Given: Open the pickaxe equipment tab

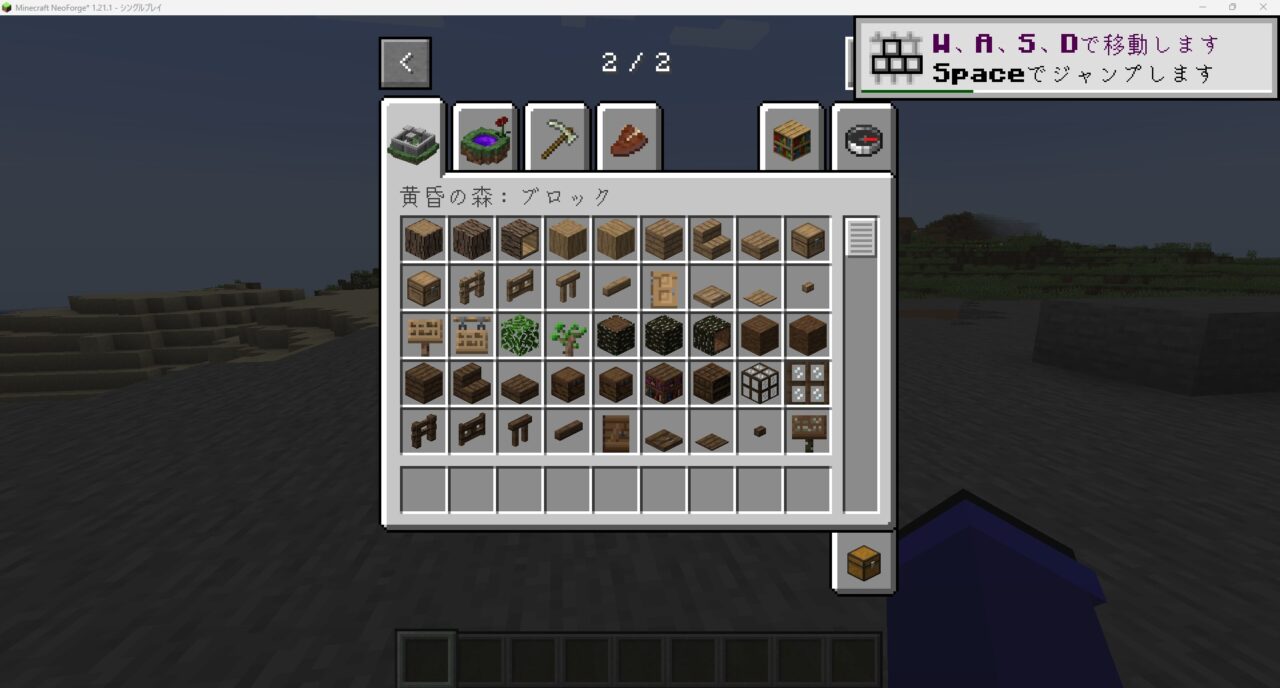Looking at the screenshot, I should [x=557, y=141].
